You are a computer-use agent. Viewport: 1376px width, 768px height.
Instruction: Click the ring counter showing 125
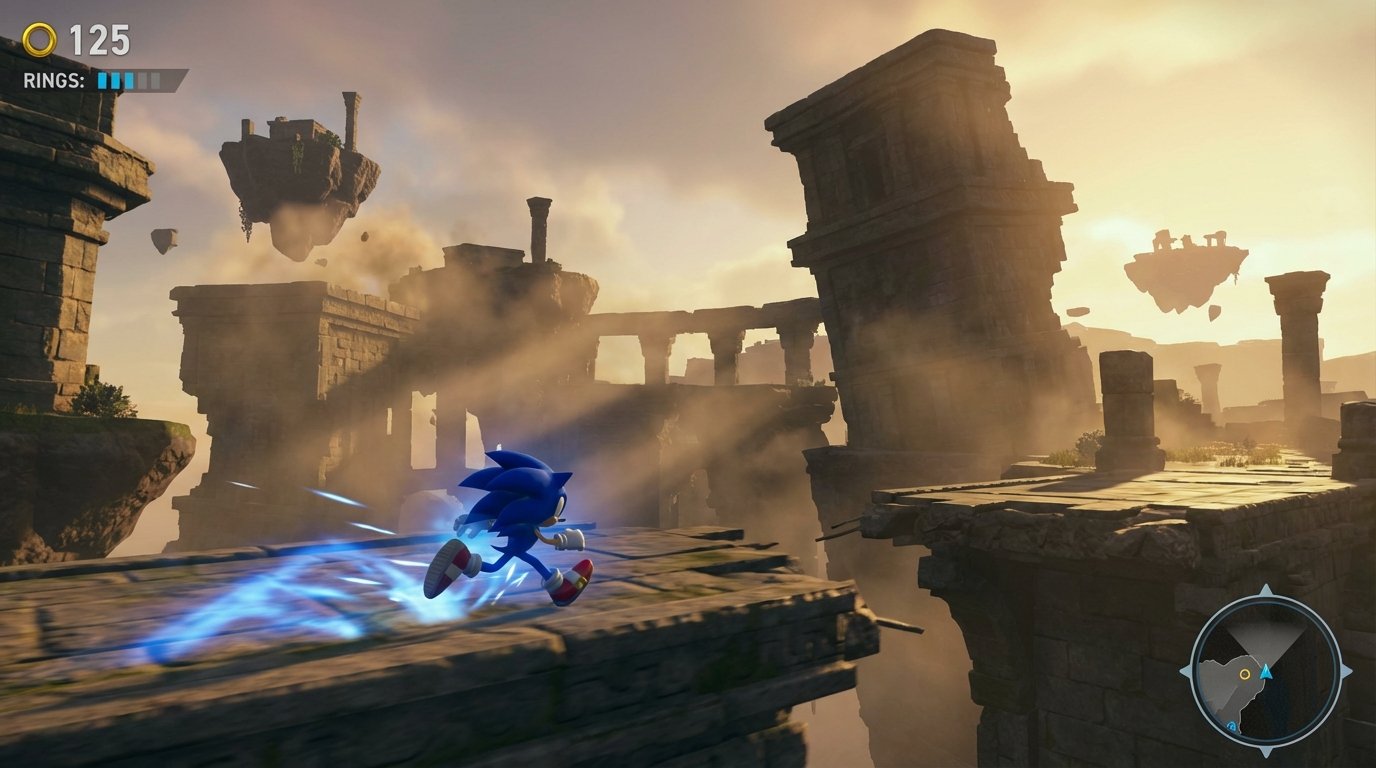coord(99,39)
